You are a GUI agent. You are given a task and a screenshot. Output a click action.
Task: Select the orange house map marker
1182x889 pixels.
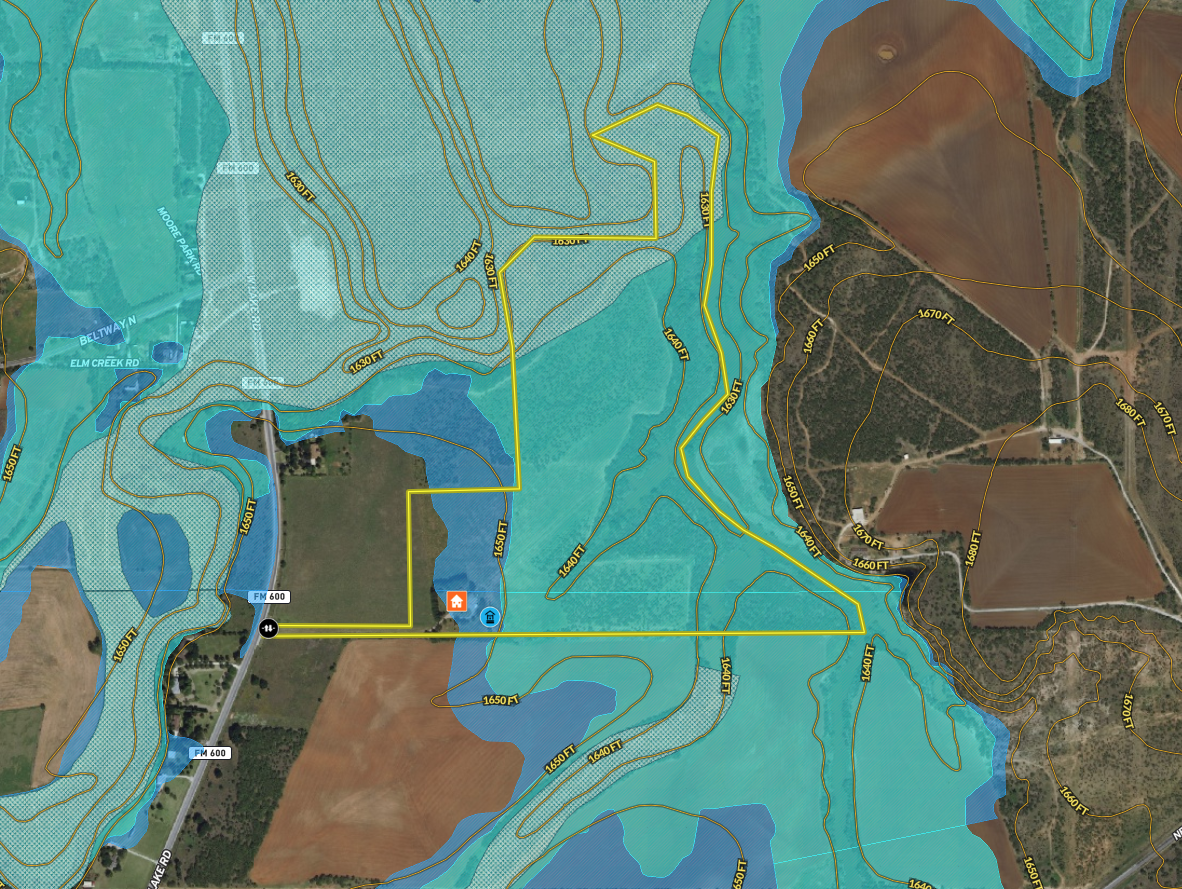click(456, 601)
